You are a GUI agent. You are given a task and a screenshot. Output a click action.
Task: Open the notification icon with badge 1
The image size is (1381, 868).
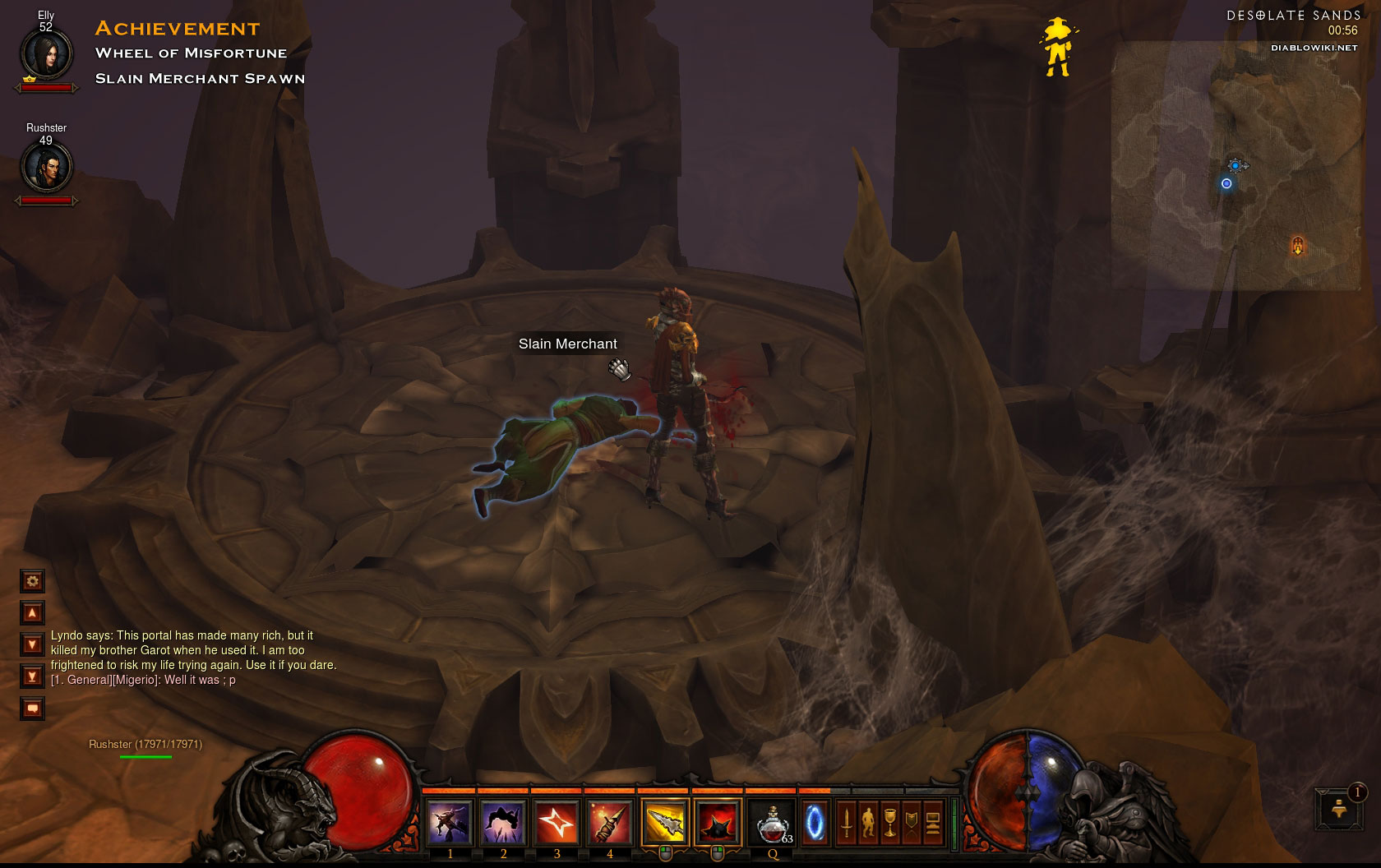(x=1339, y=810)
